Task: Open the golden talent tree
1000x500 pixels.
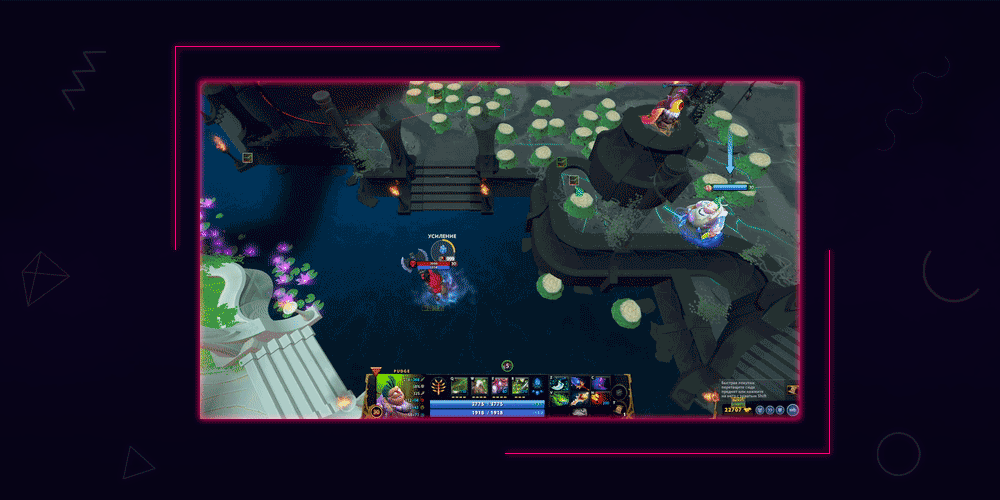Action: click(437, 387)
